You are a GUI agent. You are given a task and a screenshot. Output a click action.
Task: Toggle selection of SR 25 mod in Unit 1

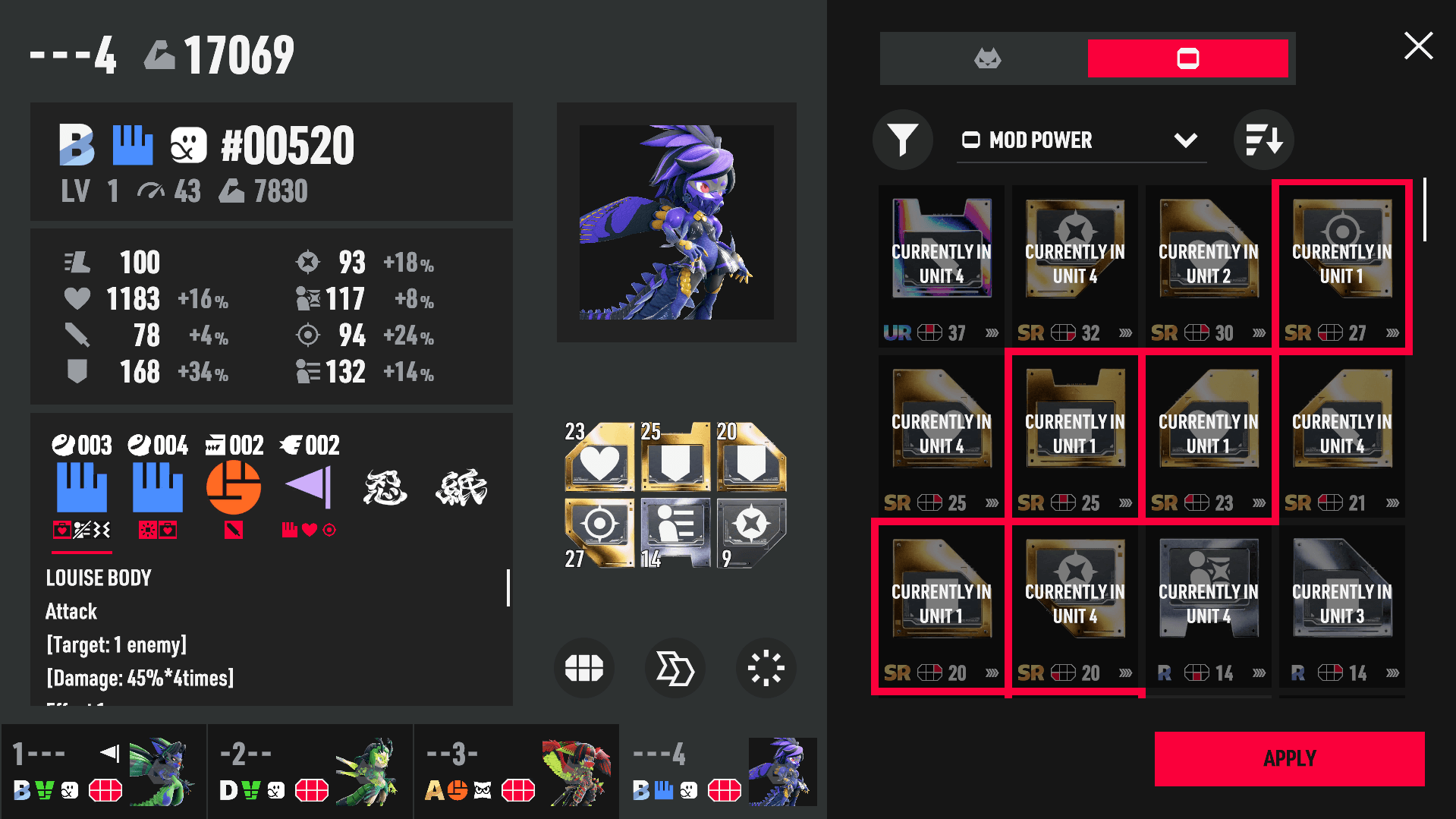[x=1074, y=429]
